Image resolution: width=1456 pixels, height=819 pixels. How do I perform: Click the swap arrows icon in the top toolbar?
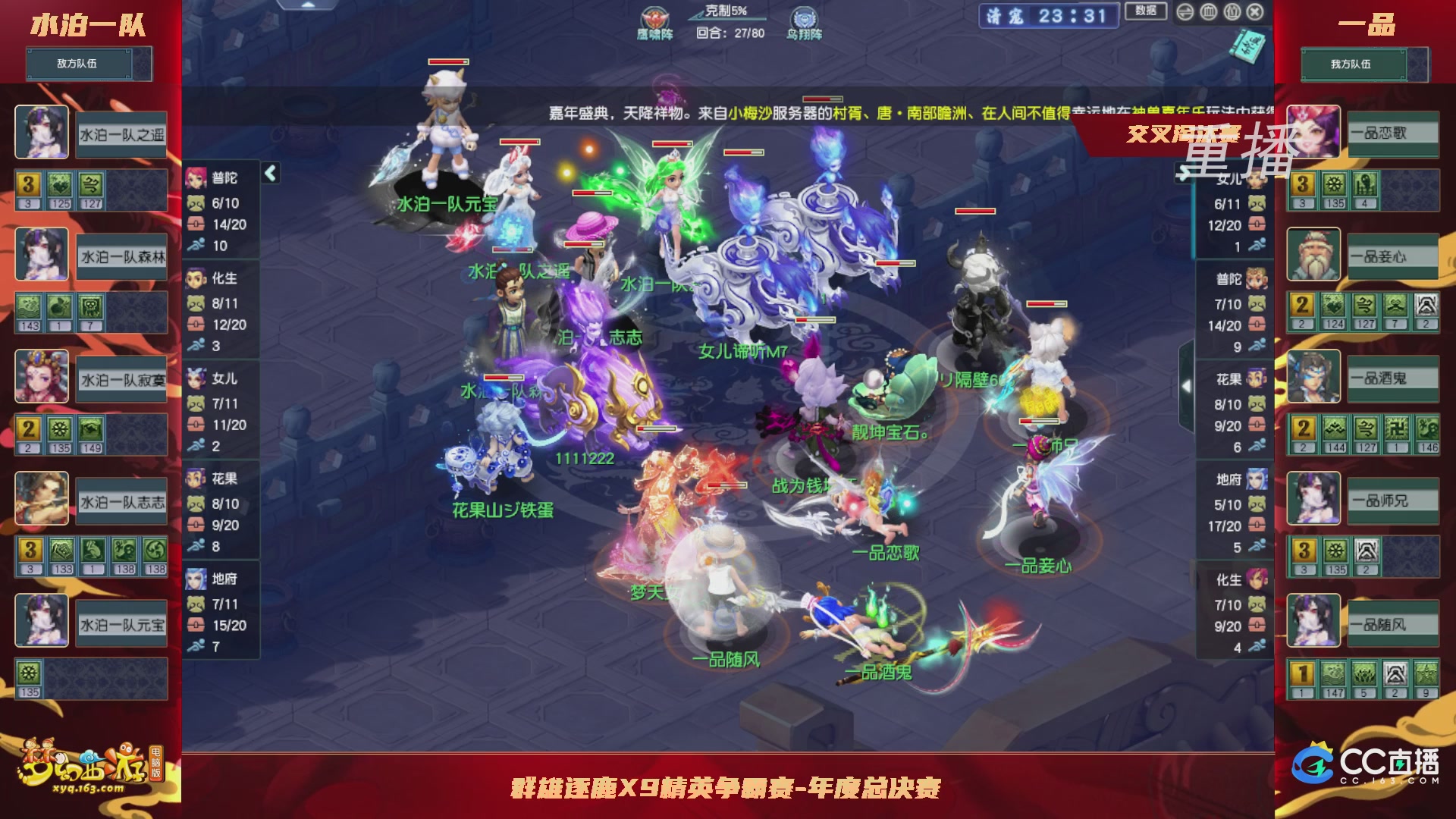(x=1185, y=12)
